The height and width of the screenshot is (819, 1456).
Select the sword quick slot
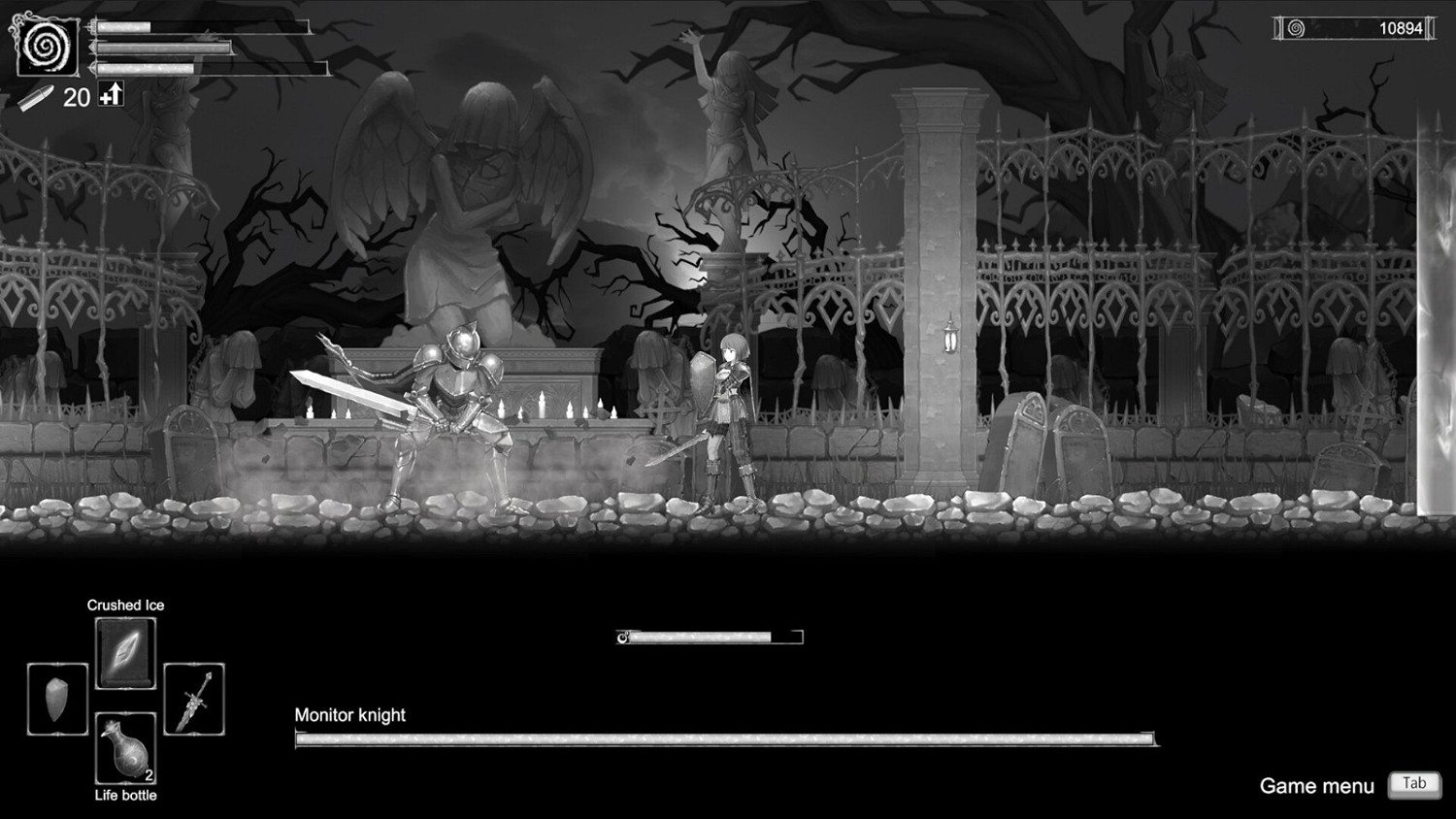coord(195,701)
